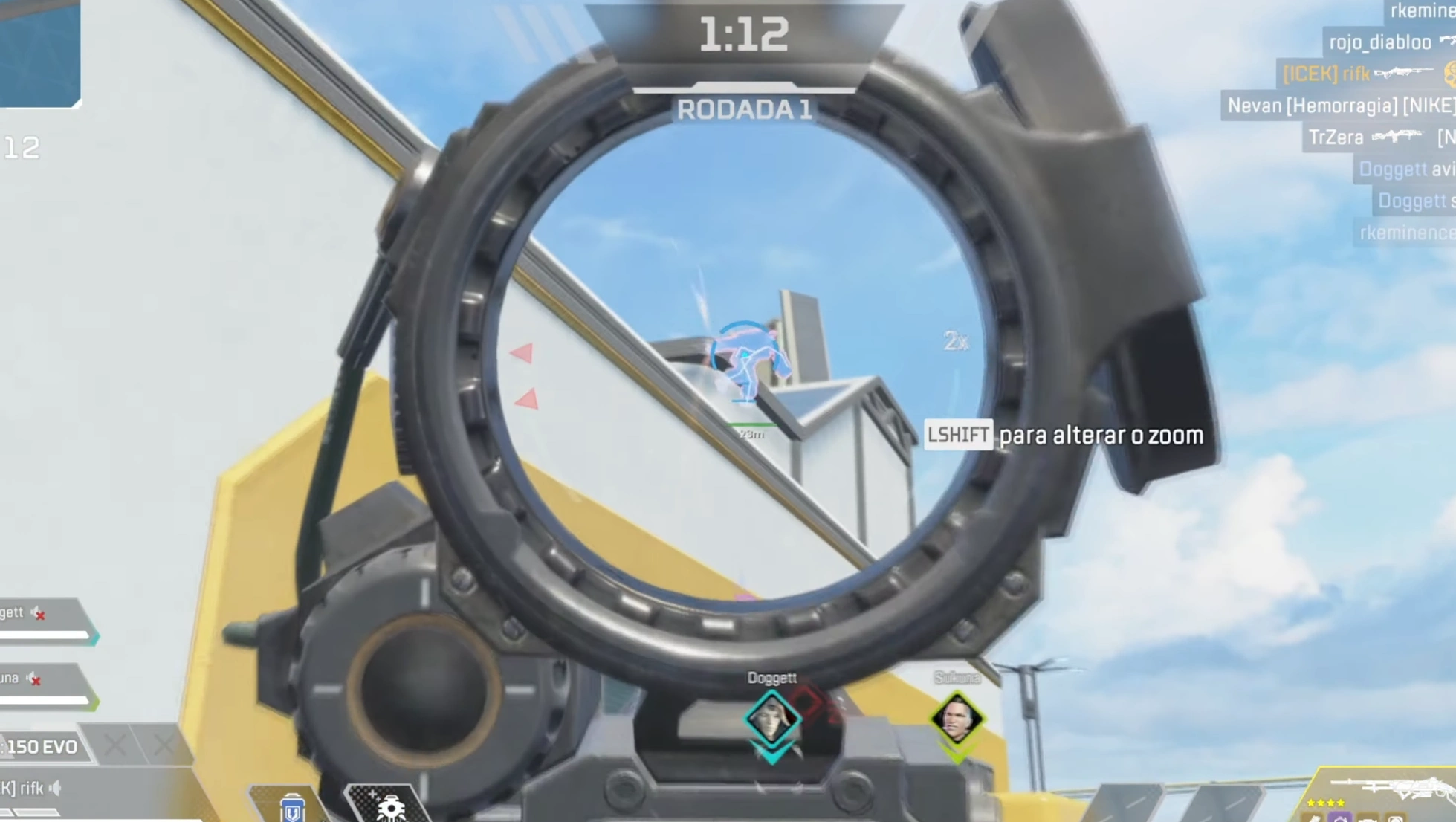Click the blue shield cell battery icon

coord(294,808)
